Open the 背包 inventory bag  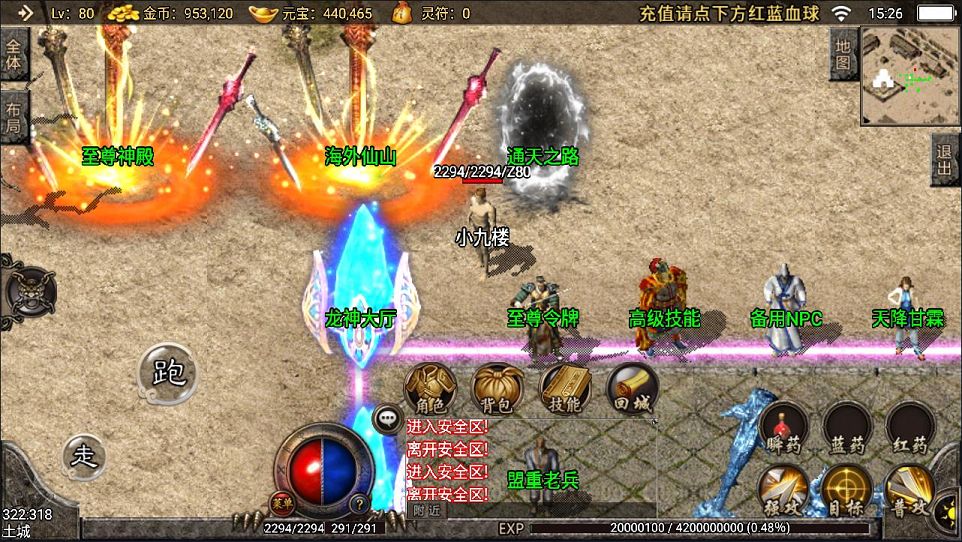(497, 389)
